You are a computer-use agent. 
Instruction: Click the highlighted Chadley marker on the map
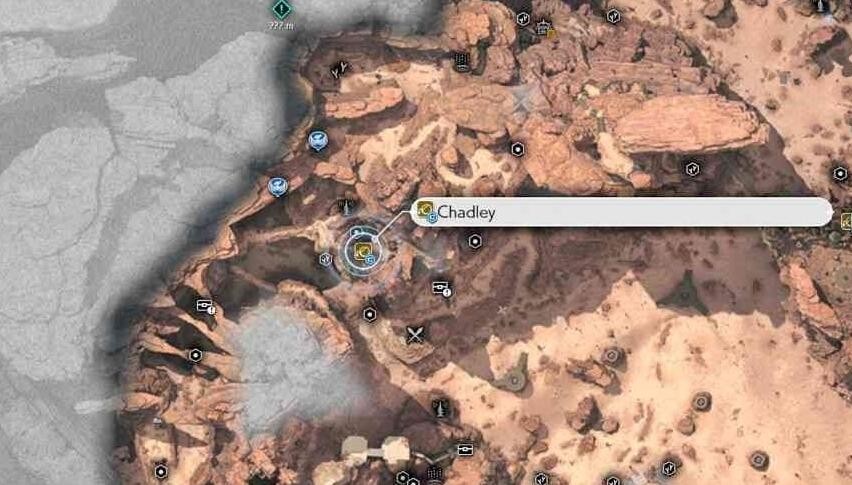point(363,251)
